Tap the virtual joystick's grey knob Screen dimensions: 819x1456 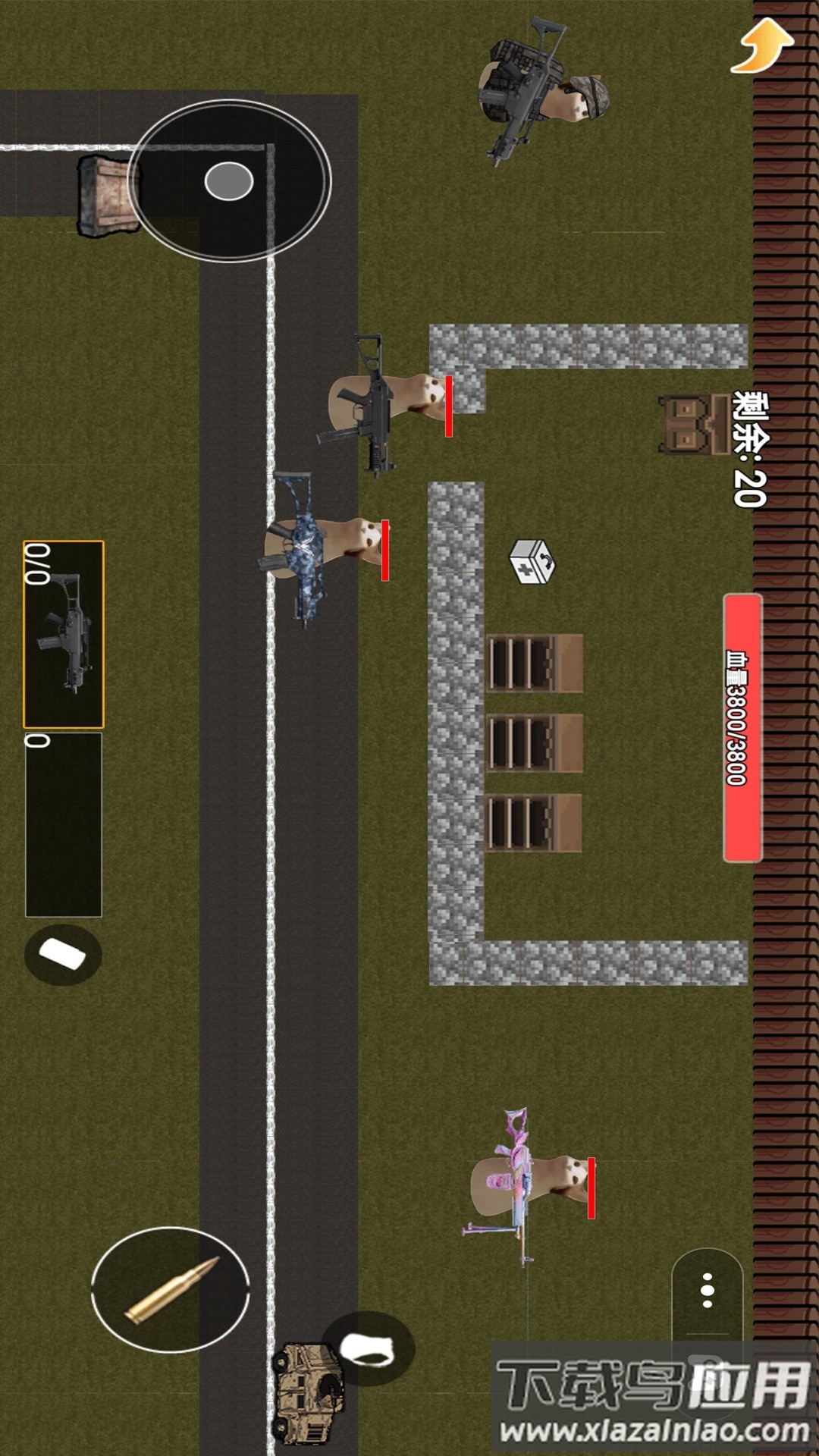[228, 181]
